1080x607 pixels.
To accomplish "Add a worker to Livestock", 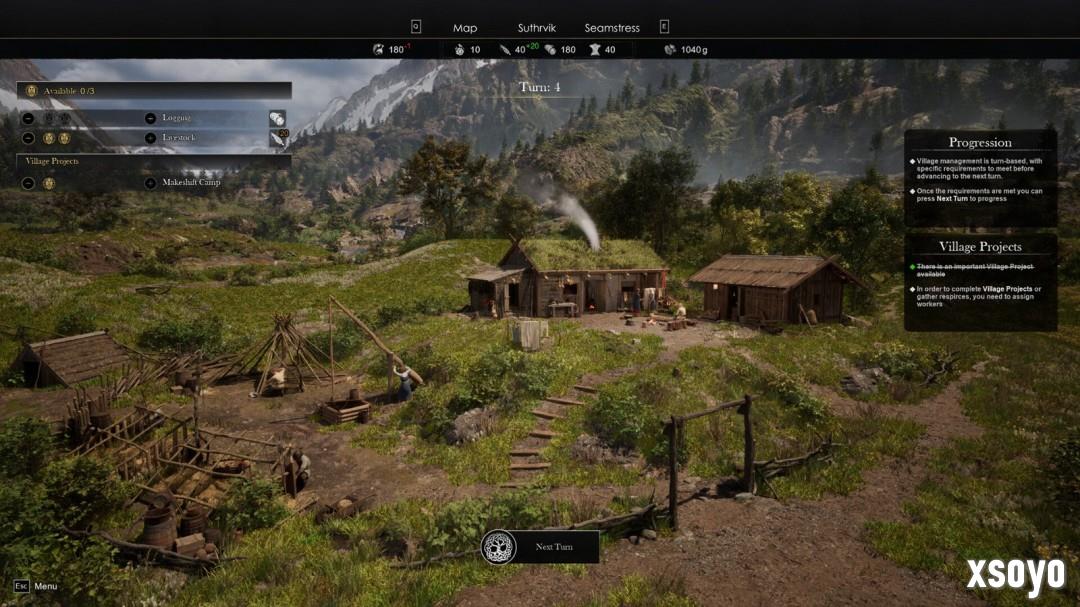I will click(150, 138).
